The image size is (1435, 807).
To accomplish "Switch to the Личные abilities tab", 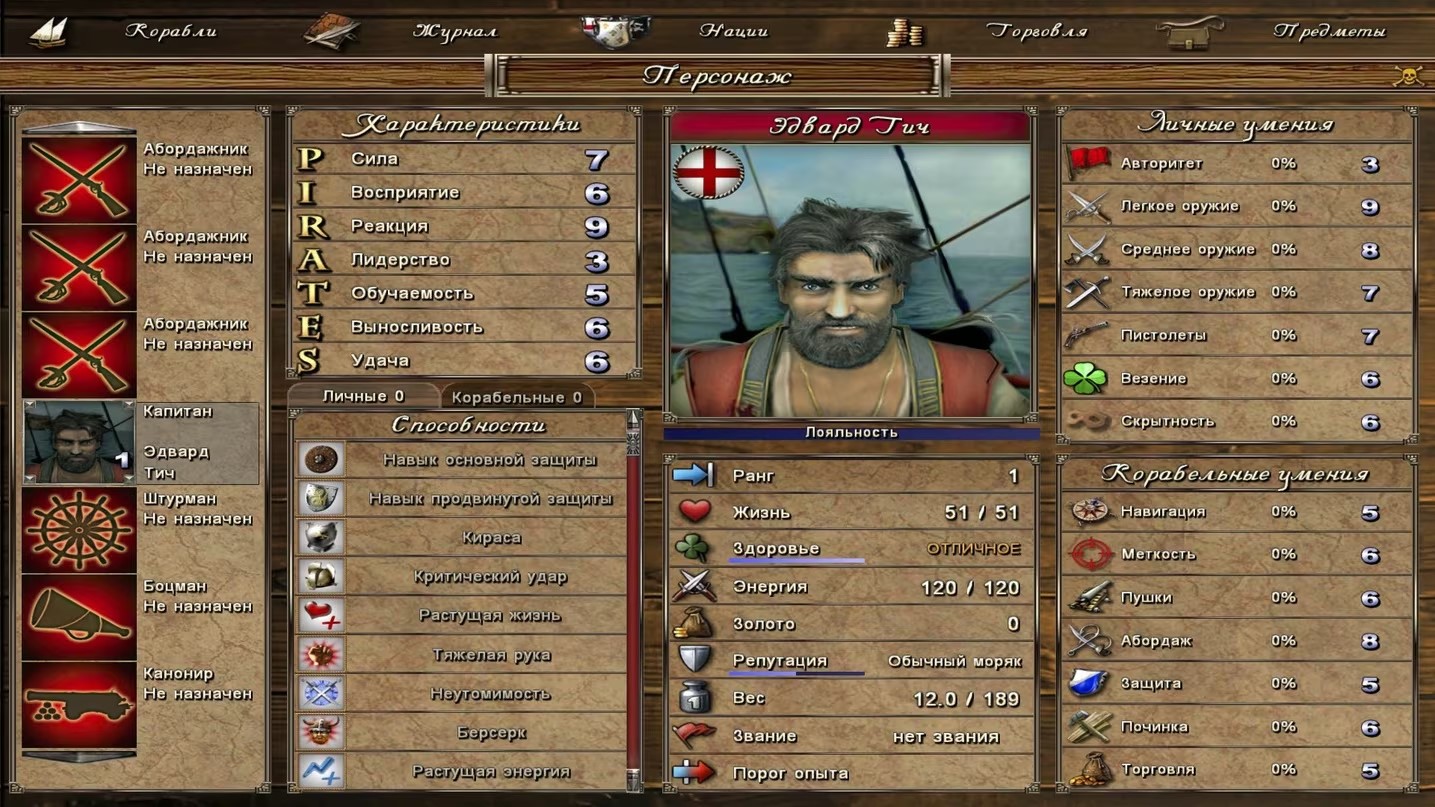I will (x=363, y=396).
